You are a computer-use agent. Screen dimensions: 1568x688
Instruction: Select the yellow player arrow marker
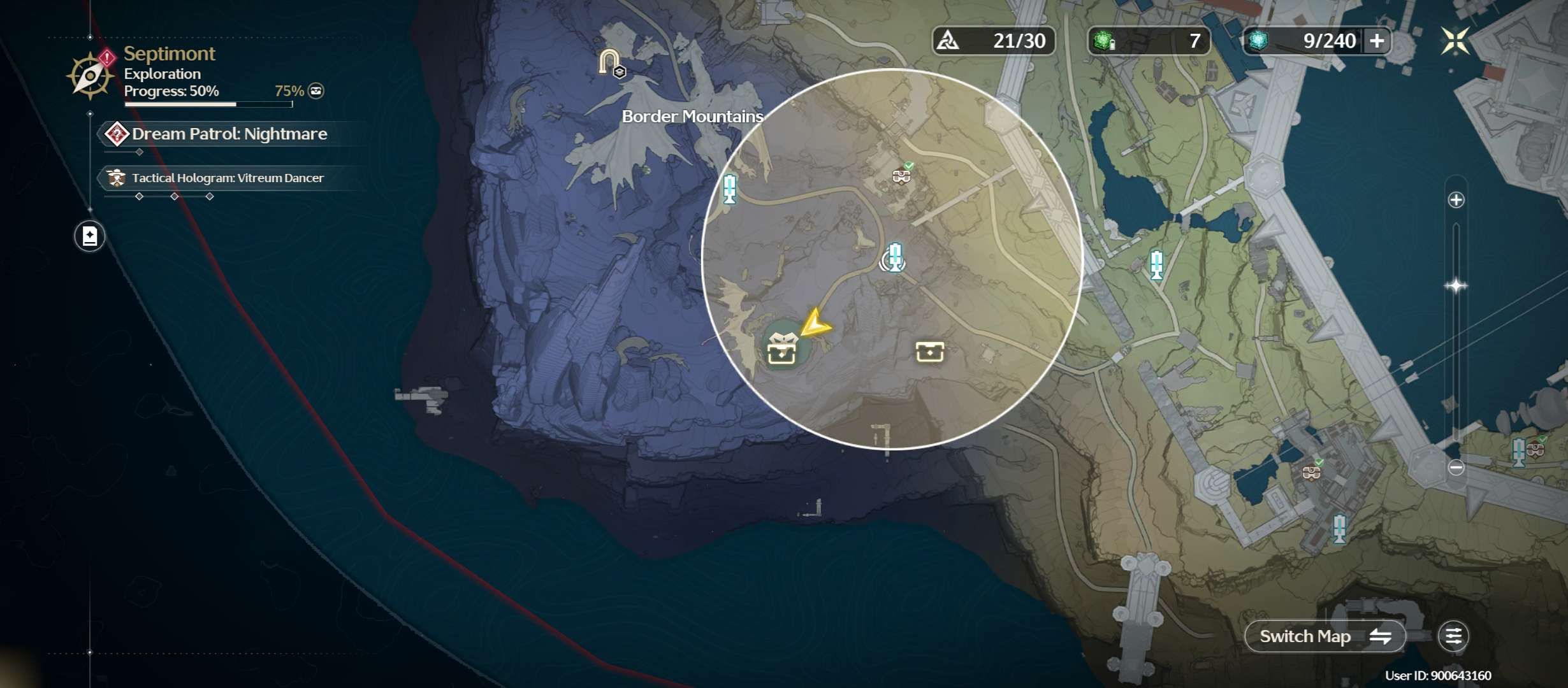[814, 324]
